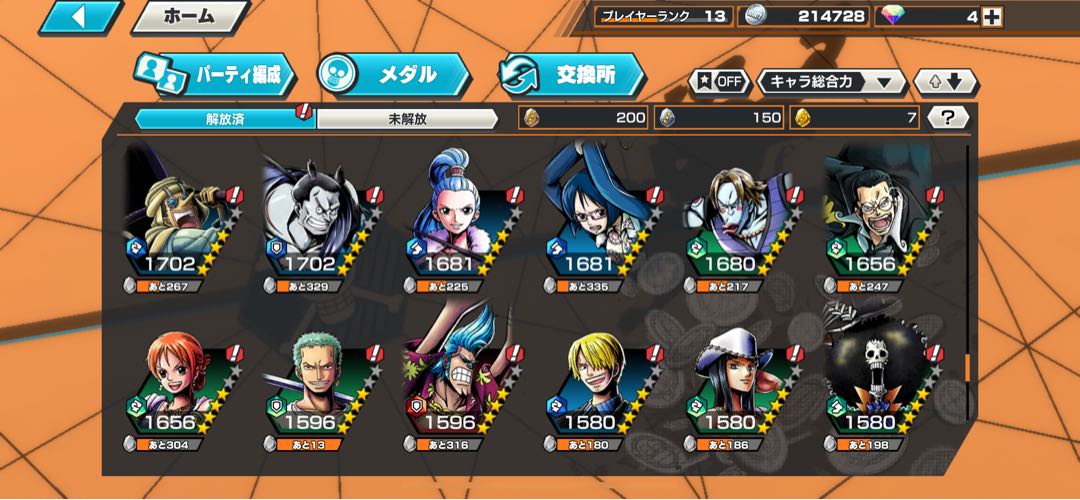Image resolution: width=1080 pixels, height=500 pixels.
Task: Switch to the 解放済 tab
Action: (x=225, y=118)
